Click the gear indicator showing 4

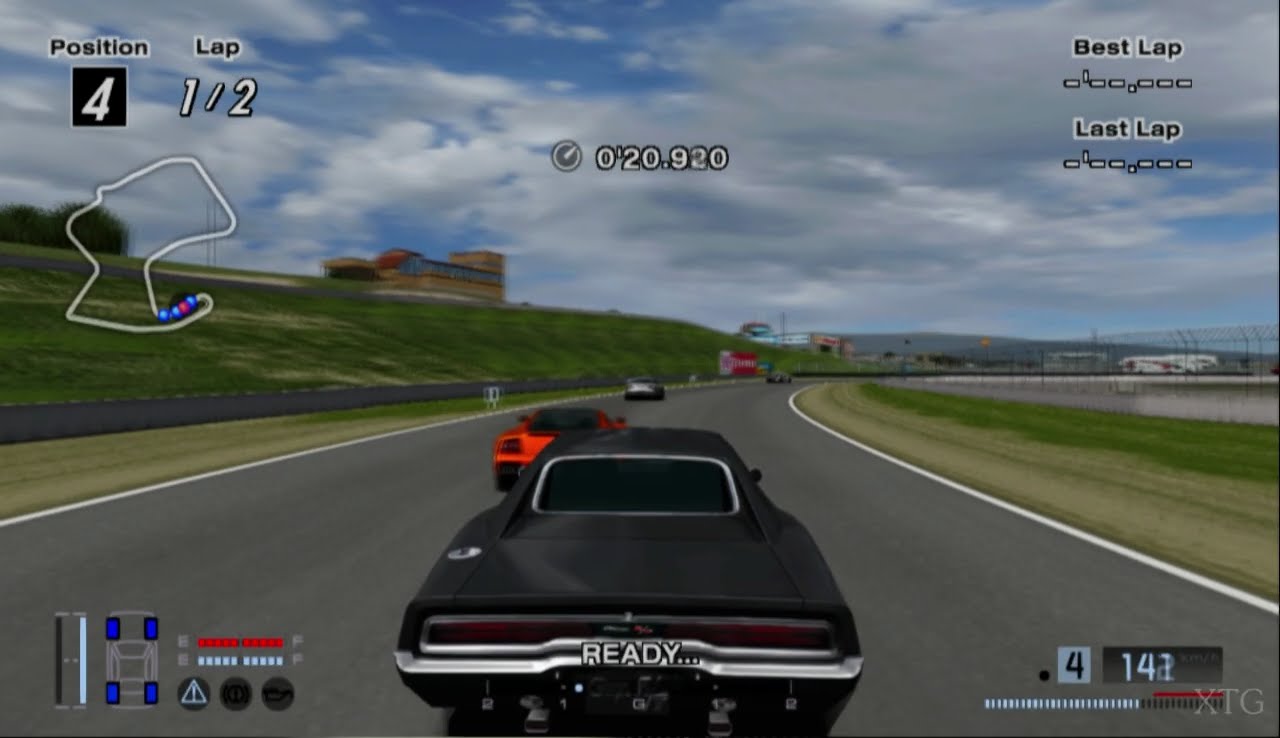pos(1074,666)
